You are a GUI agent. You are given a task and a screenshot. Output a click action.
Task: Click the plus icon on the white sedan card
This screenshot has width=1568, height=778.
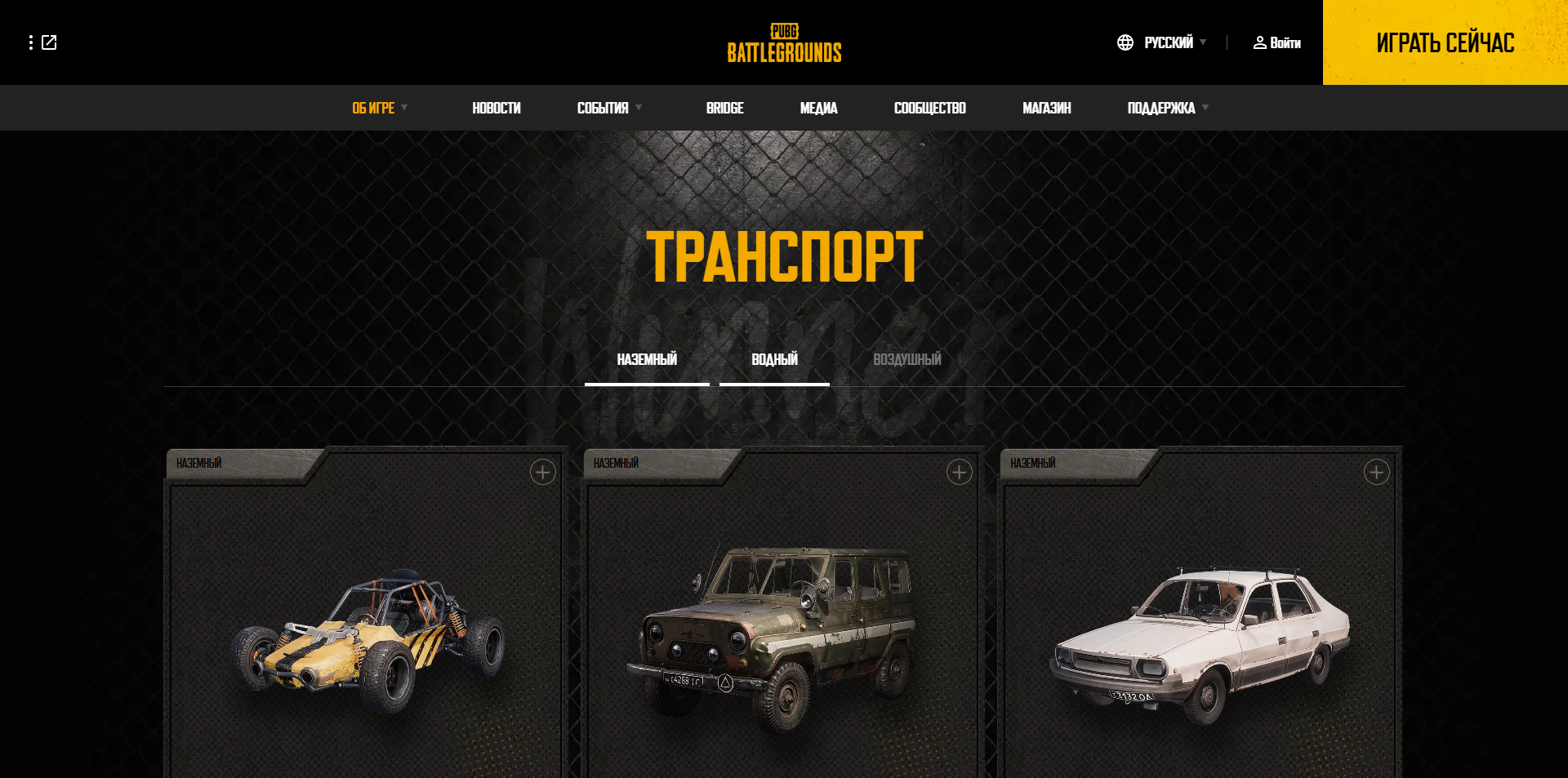point(1376,472)
